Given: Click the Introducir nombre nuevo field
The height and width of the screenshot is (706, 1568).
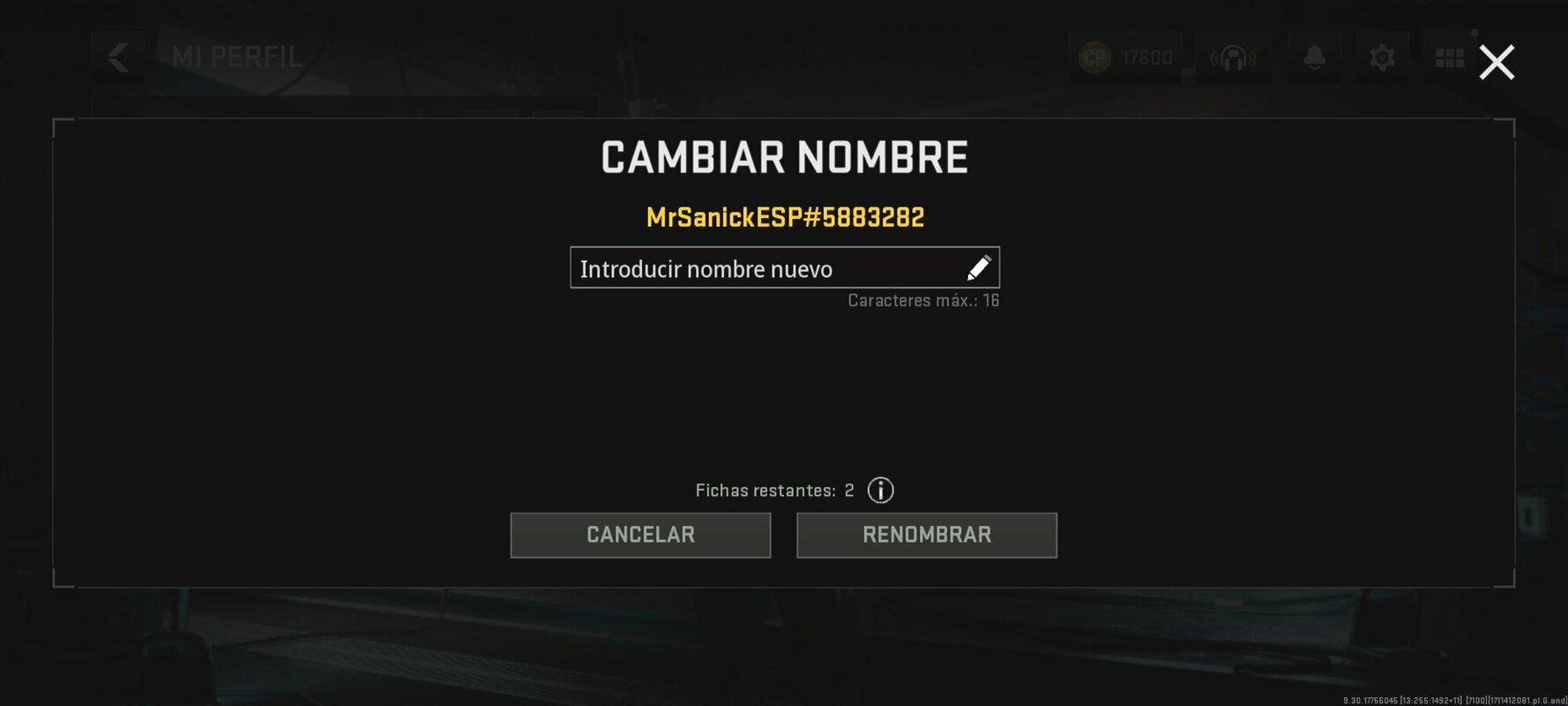Looking at the screenshot, I should (758, 267).
